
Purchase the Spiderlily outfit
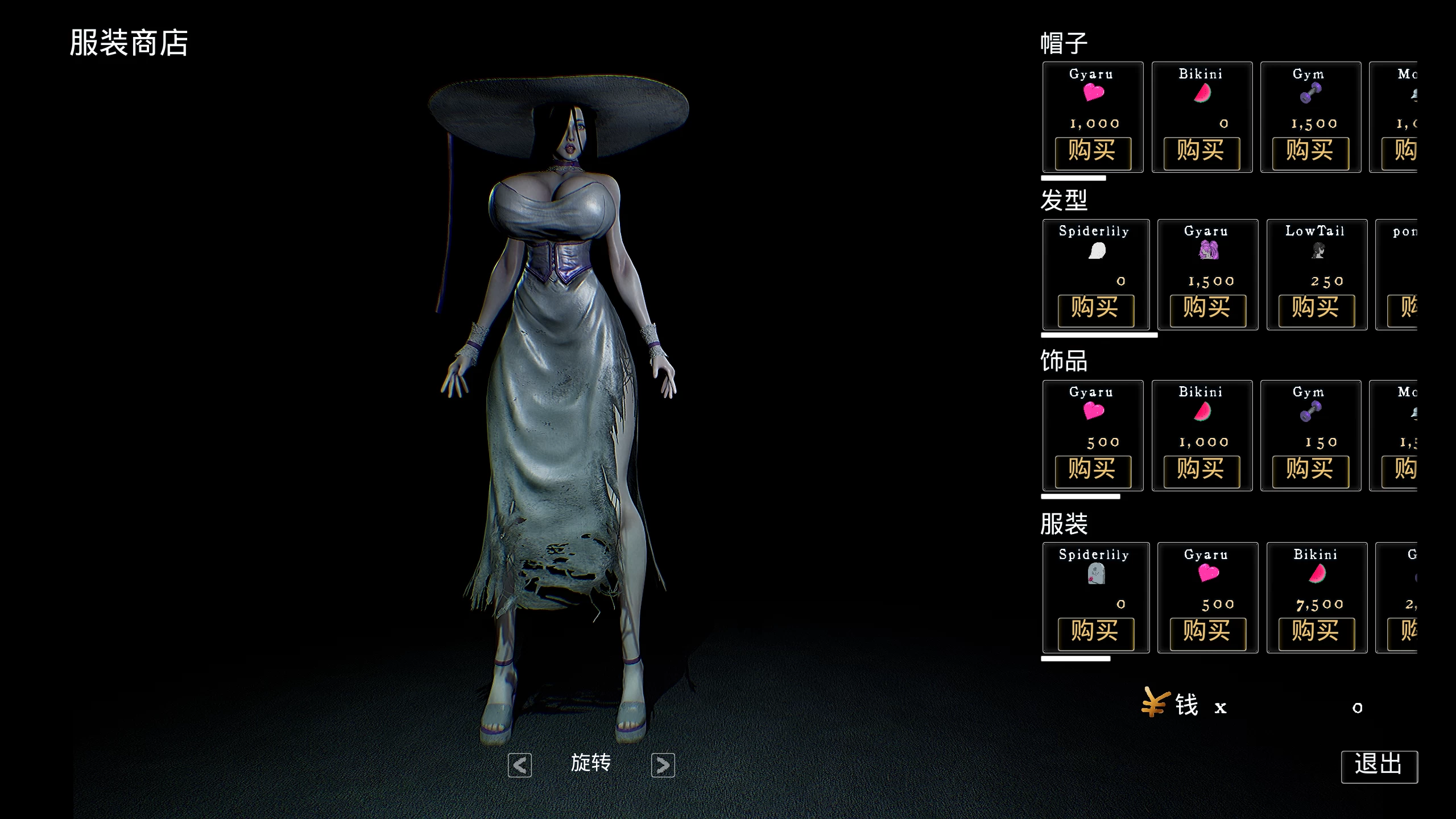point(1095,633)
